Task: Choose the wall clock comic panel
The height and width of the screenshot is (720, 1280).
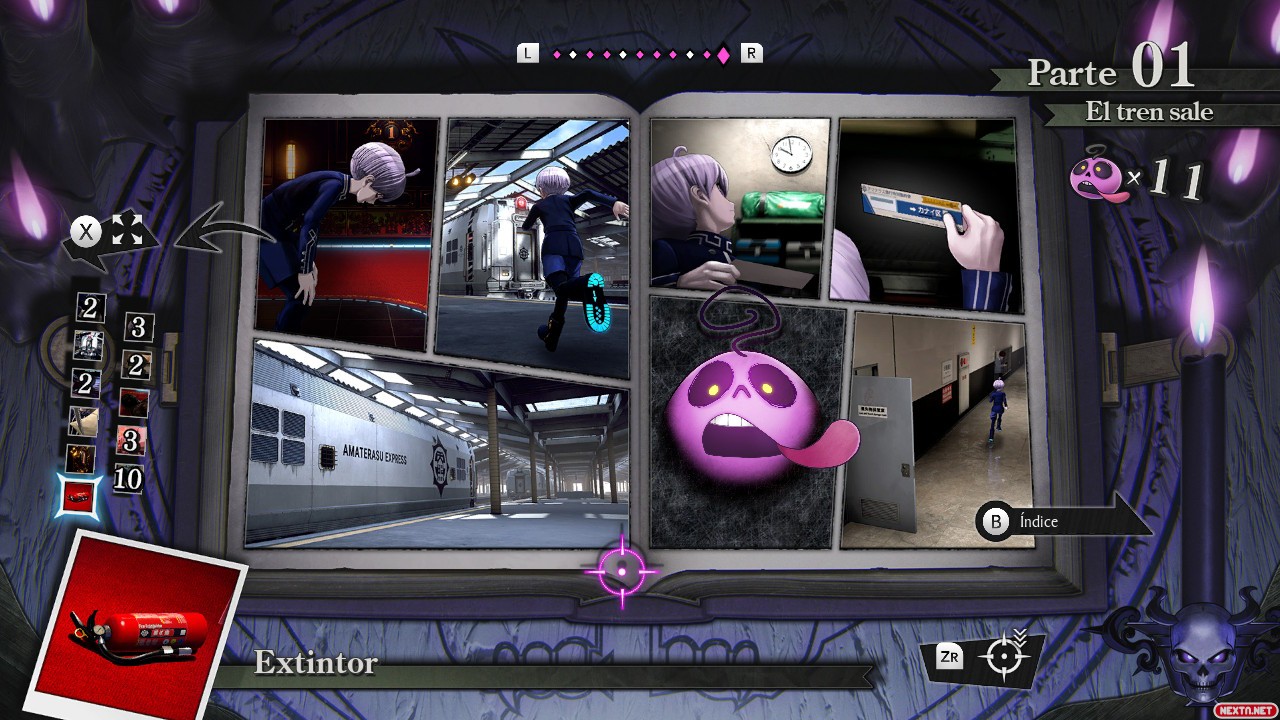Action: point(740,205)
